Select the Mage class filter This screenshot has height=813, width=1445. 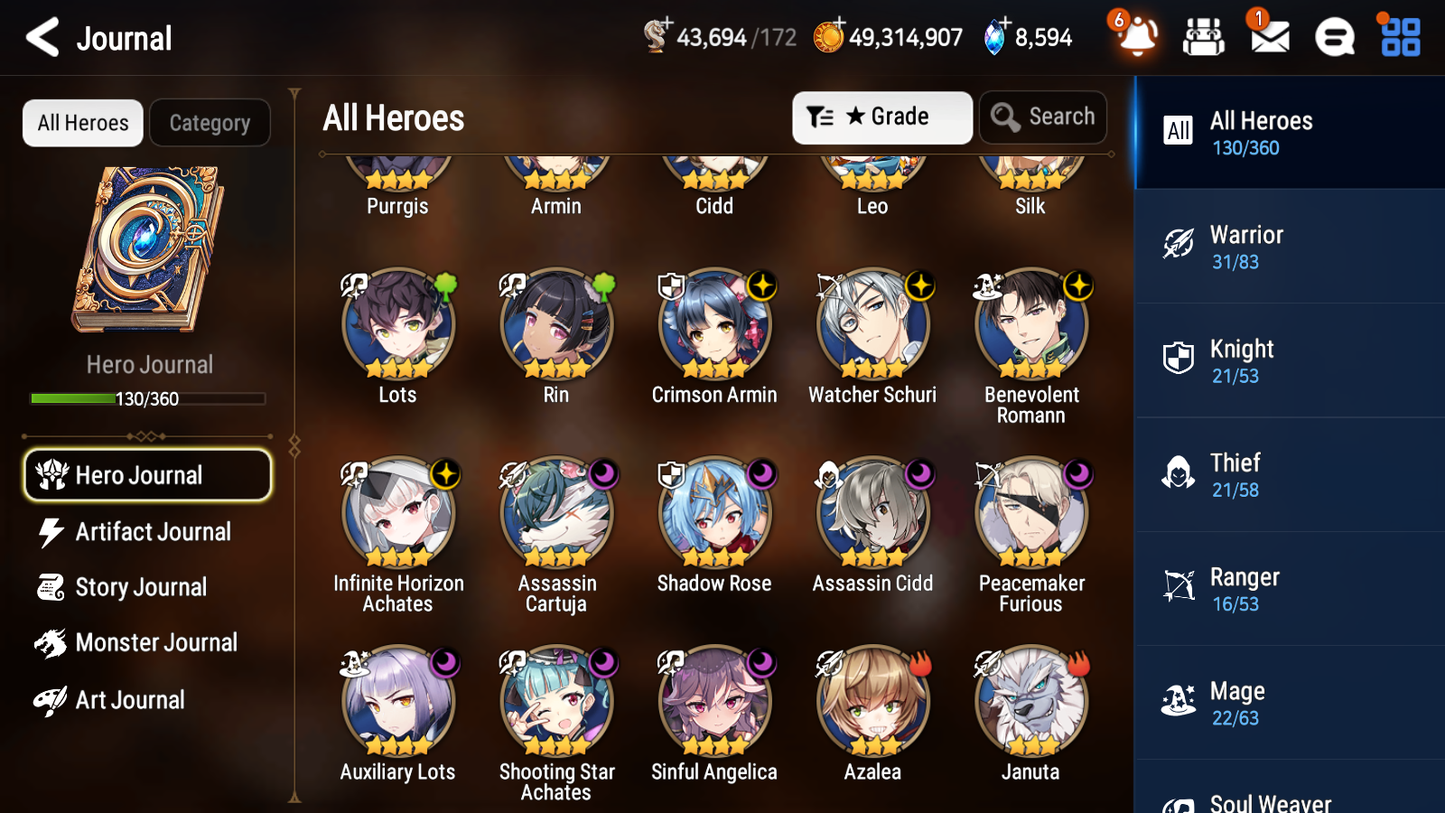coord(1289,702)
